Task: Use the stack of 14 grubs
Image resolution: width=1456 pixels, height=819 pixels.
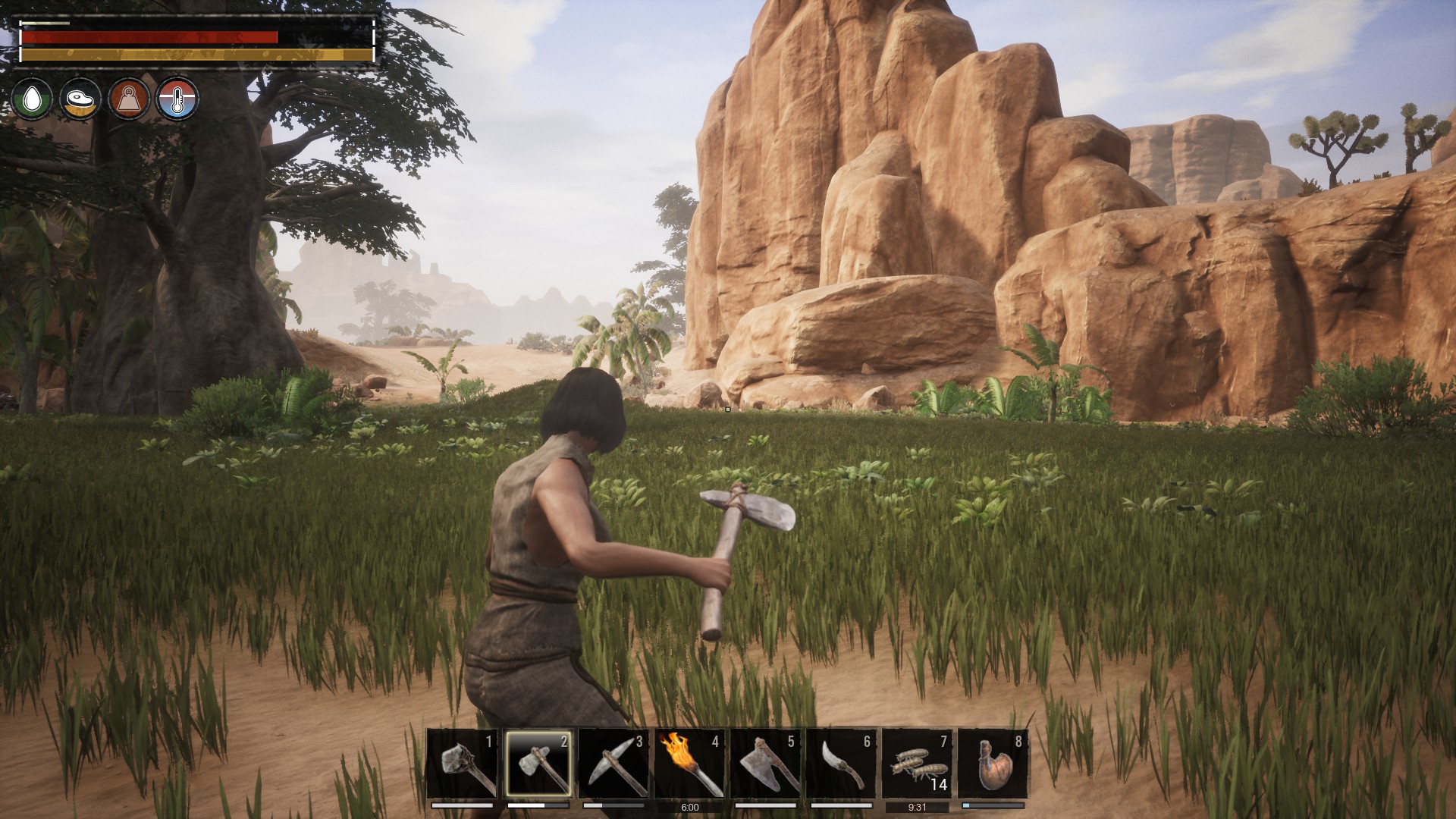Action: tap(917, 764)
